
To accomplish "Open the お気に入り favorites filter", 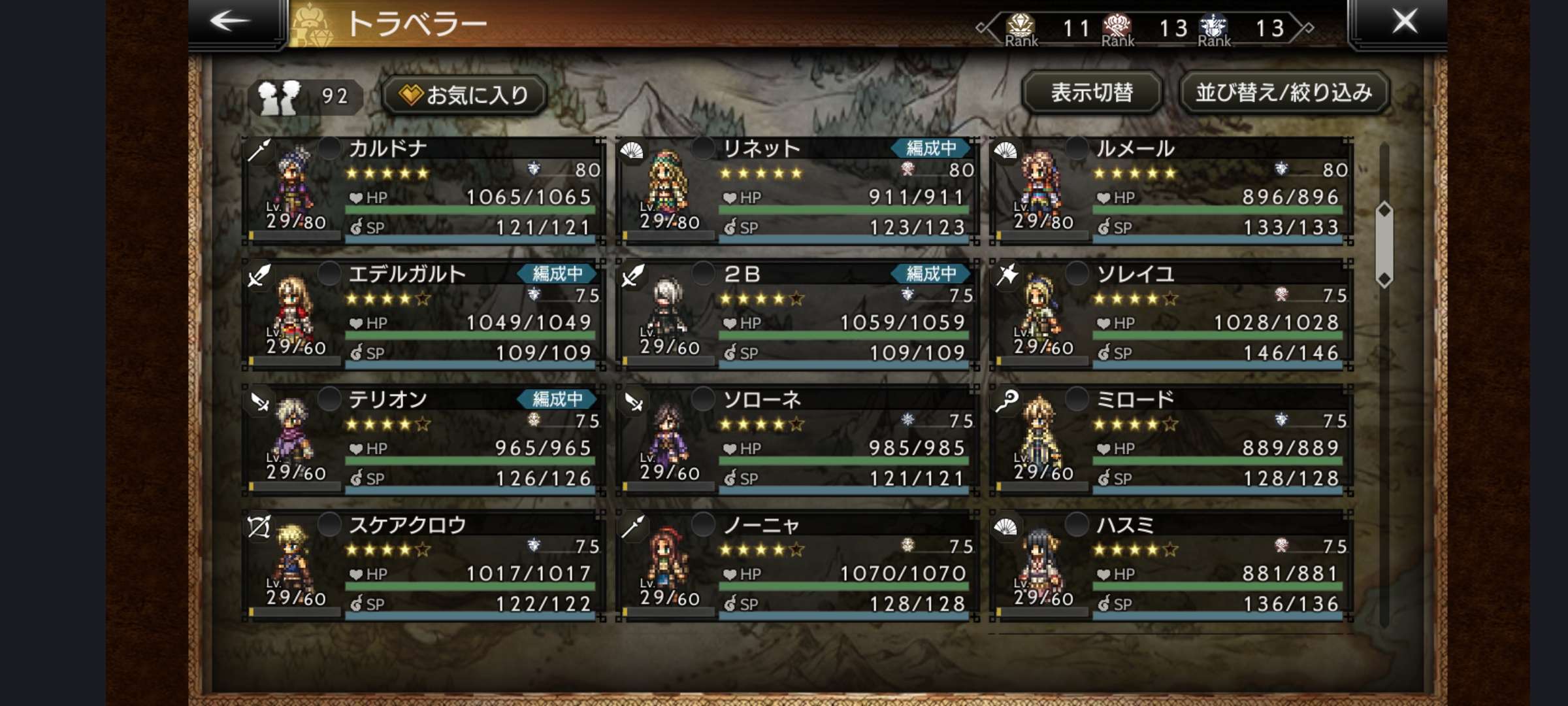I will 465,95.
